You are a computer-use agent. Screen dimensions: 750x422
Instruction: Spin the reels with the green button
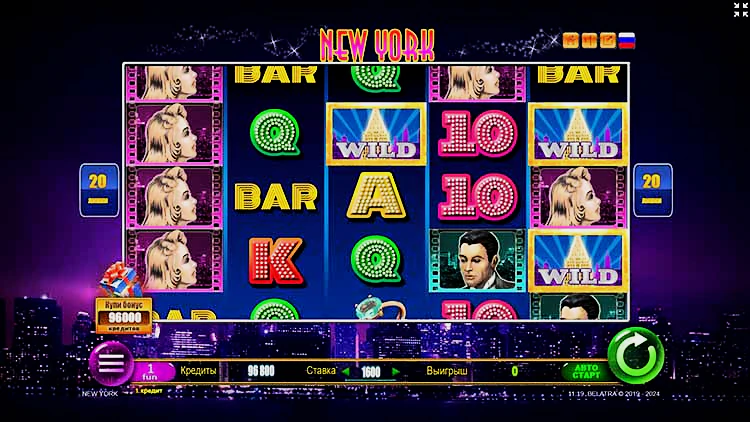[x=635, y=355]
